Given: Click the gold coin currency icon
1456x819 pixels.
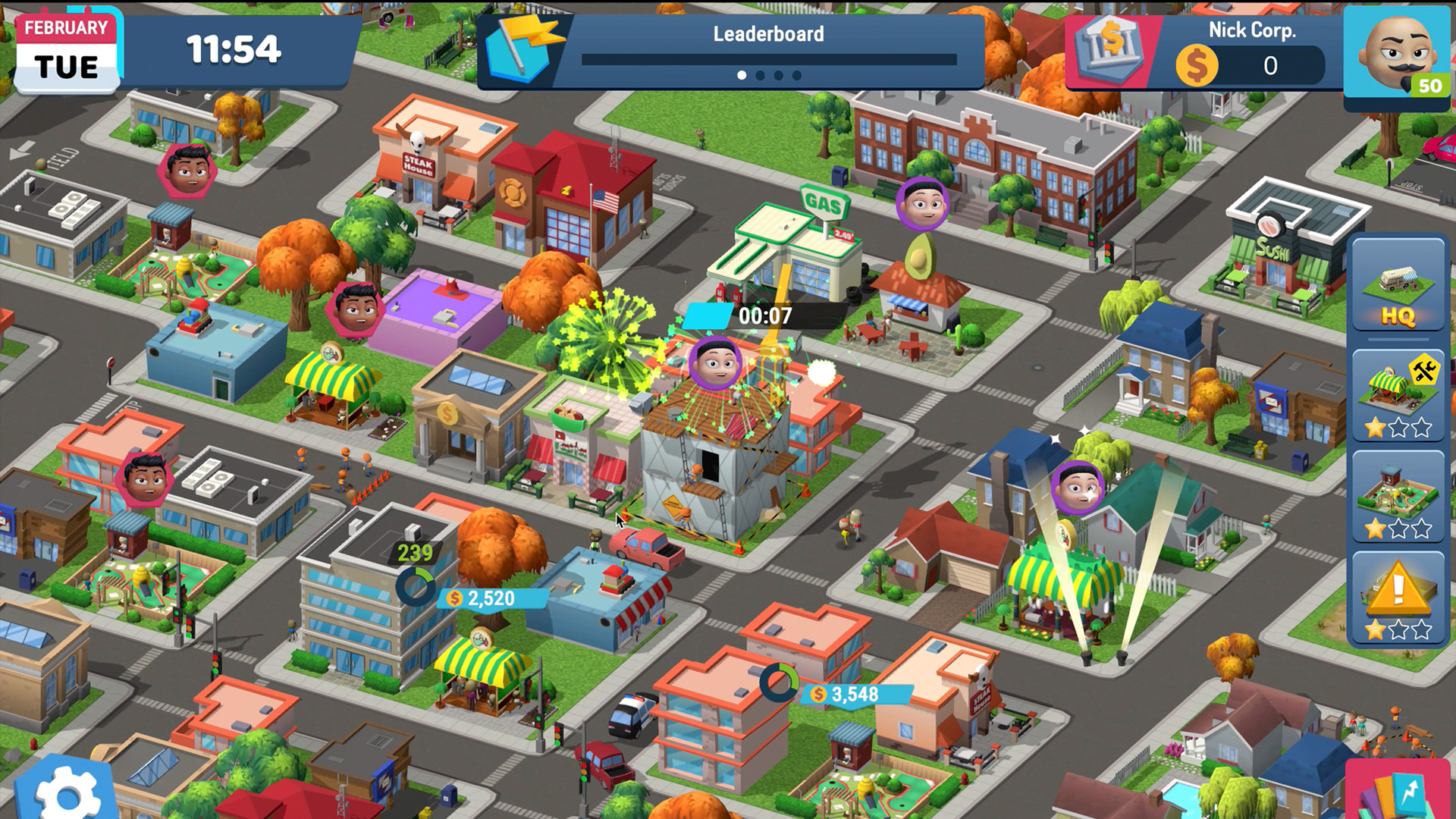Looking at the screenshot, I should point(1197,65).
